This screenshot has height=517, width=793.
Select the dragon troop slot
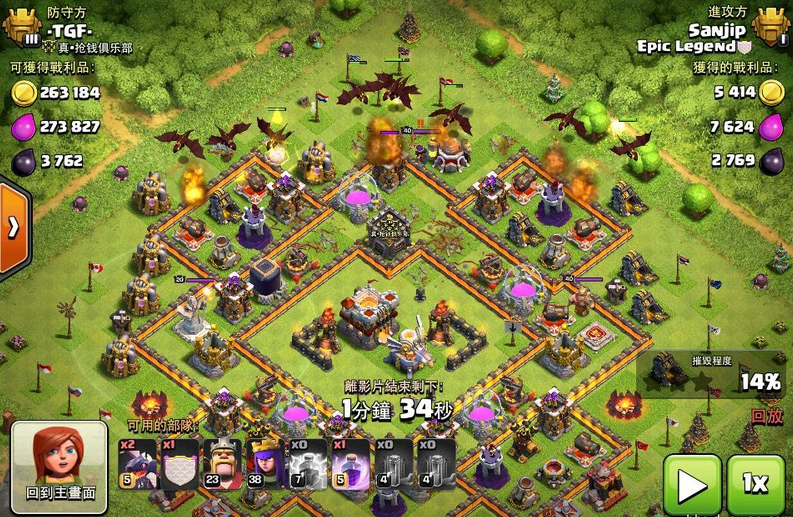tap(138, 464)
